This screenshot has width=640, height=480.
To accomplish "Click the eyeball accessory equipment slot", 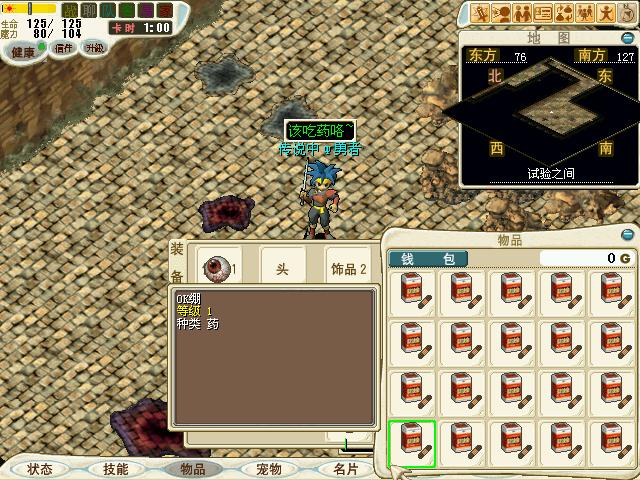I will [x=219, y=267].
